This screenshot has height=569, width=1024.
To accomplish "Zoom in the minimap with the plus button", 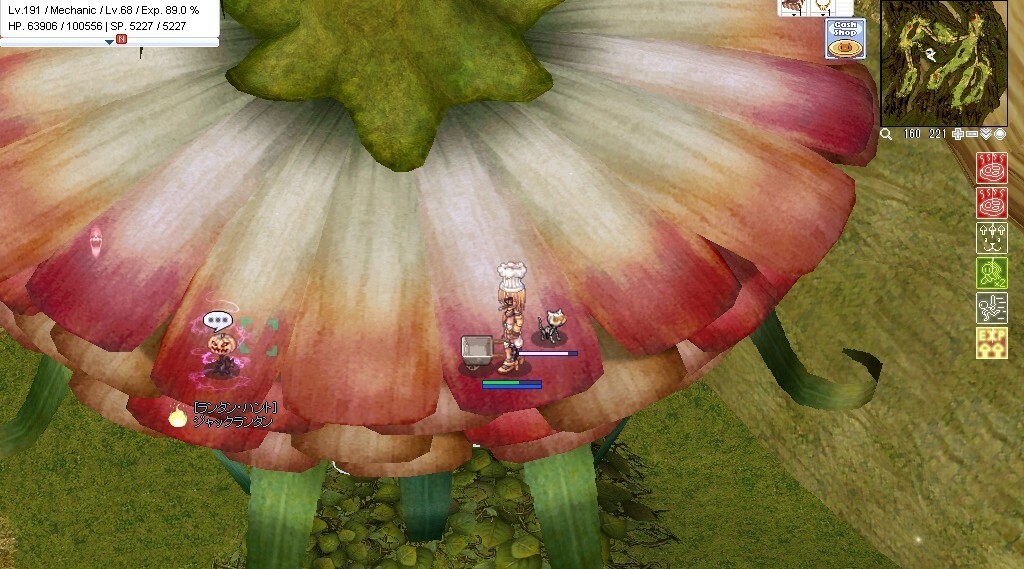I will pyautogui.click(x=958, y=134).
